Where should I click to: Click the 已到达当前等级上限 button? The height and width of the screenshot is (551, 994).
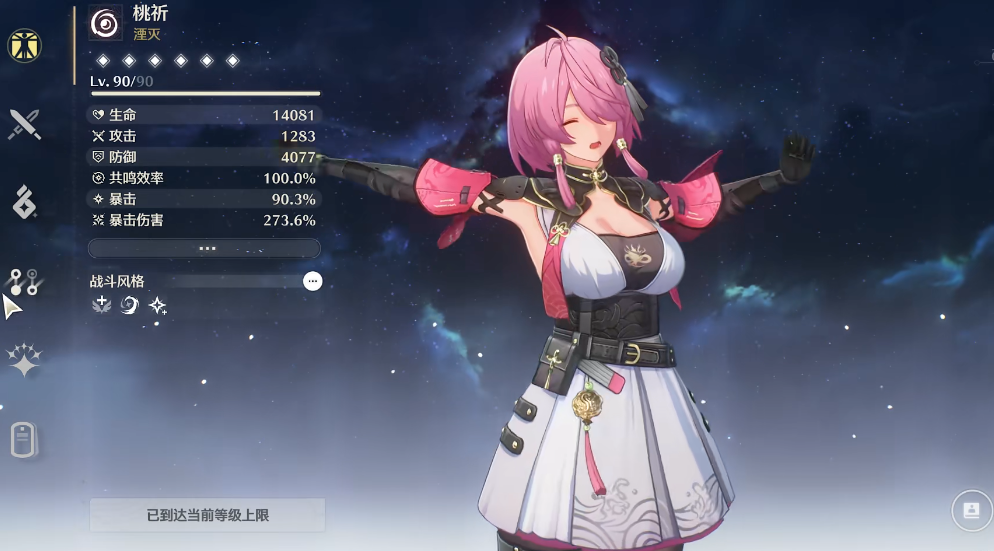207,515
